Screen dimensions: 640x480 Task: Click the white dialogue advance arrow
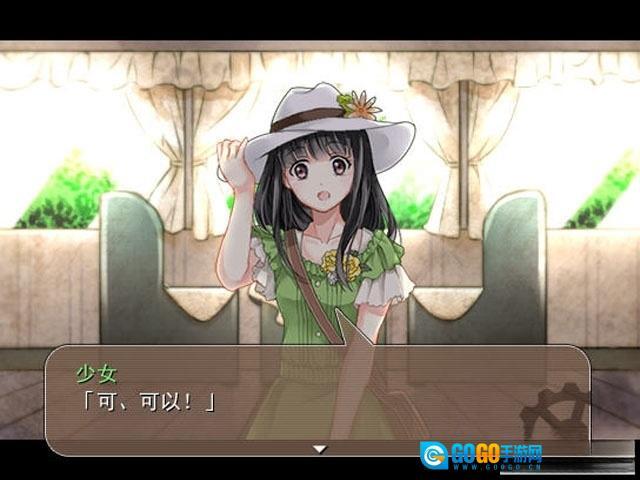click(x=320, y=449)
